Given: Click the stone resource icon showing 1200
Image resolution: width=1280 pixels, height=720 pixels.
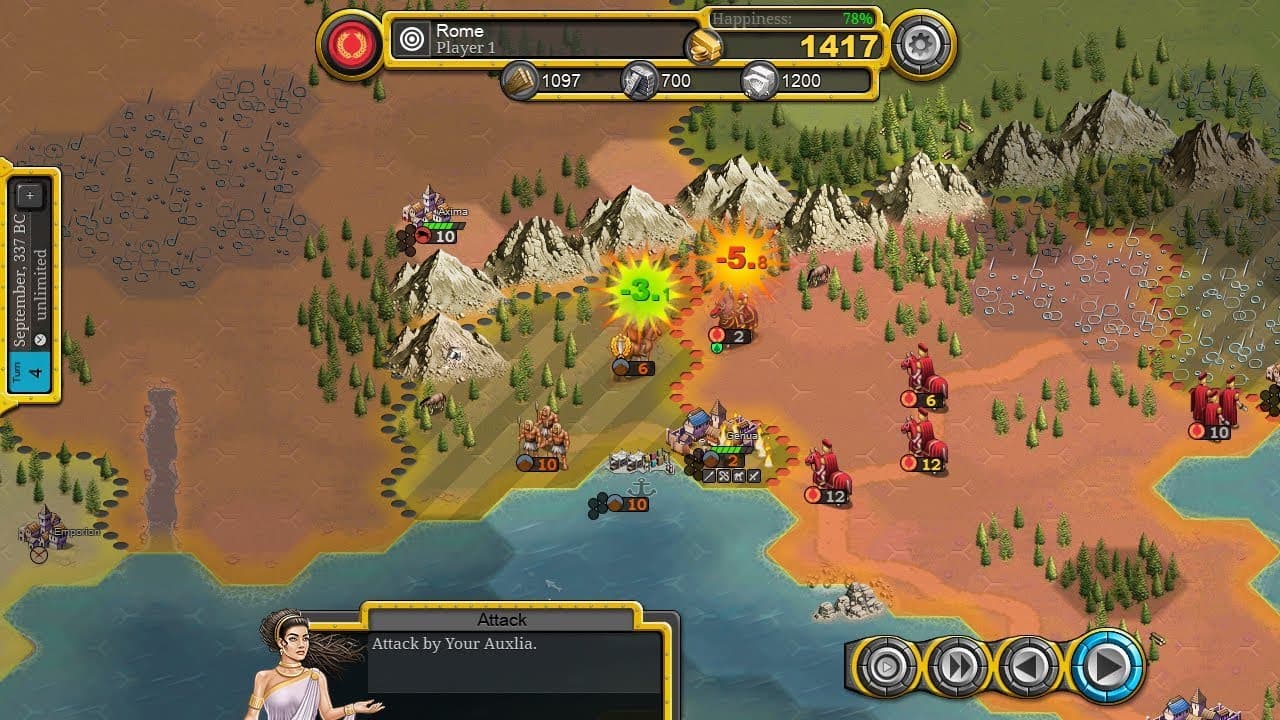Looking at the screenshot, I should point(759,81).
